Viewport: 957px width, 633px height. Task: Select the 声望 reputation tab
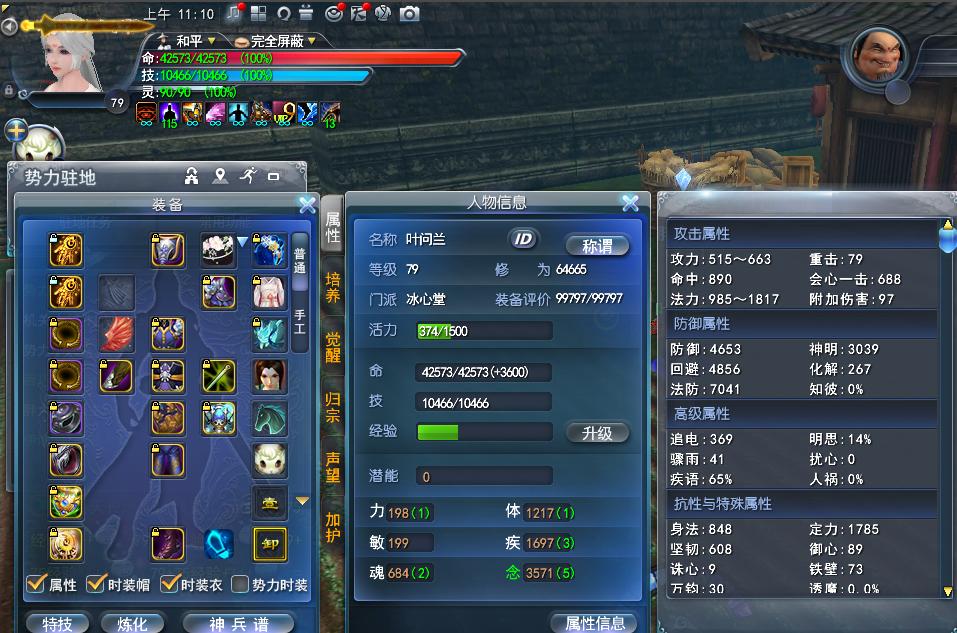point(333,465)
